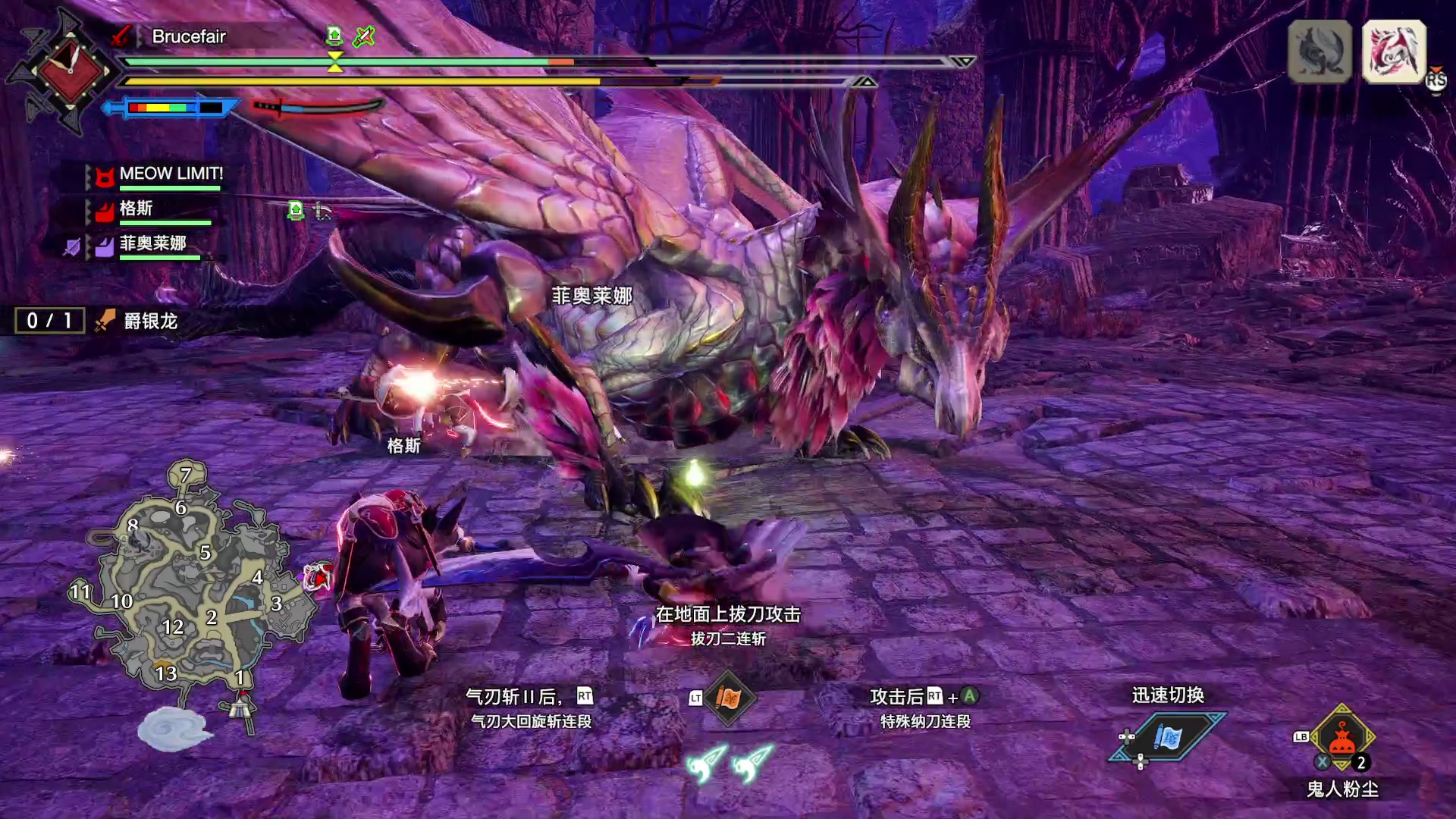The image size is (1456, 819).
Task: Select party member 格斯 in the list
Action: [x=136, y=209]
